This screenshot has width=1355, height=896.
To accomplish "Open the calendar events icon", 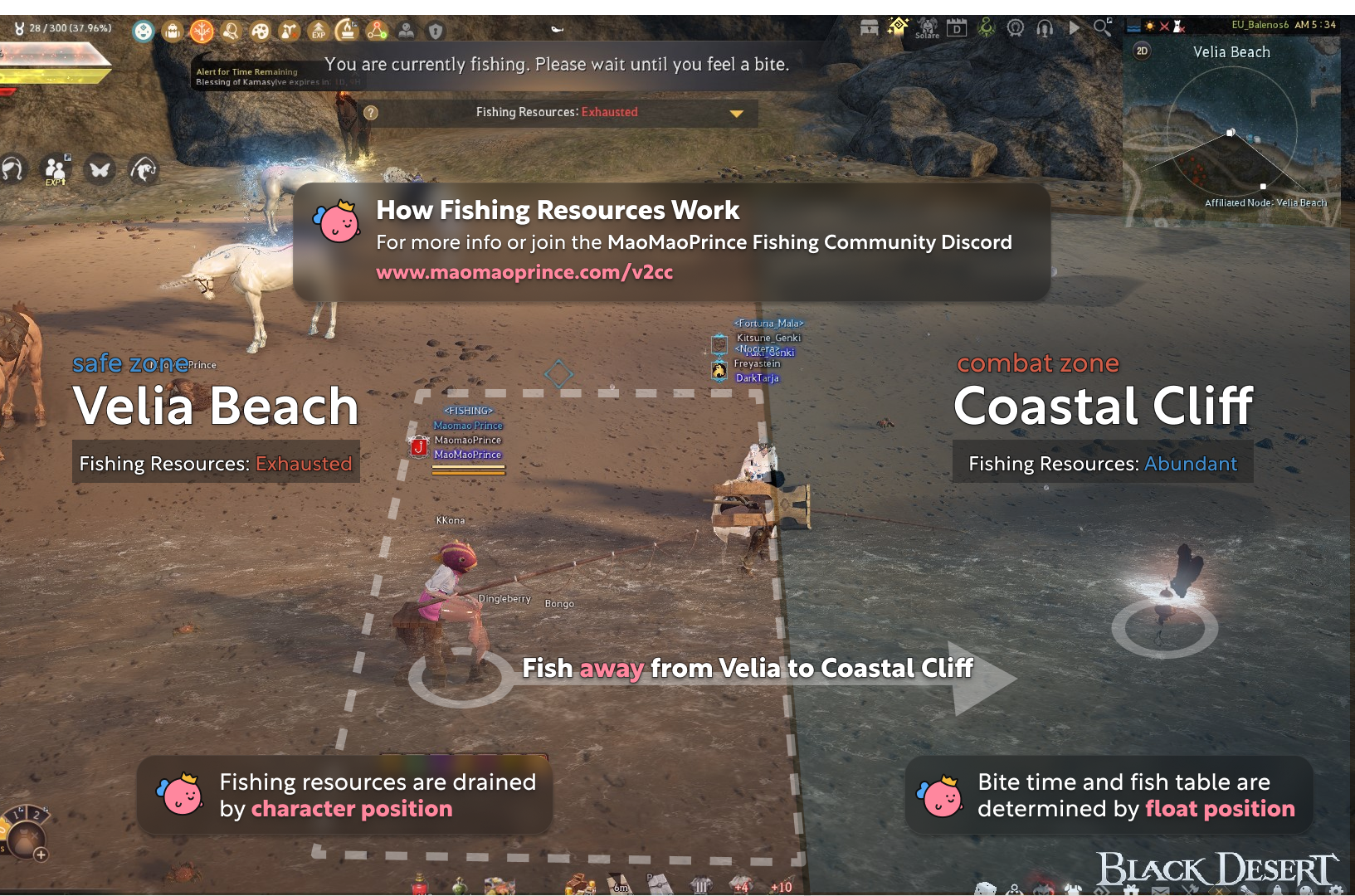I will pos(957,28).
